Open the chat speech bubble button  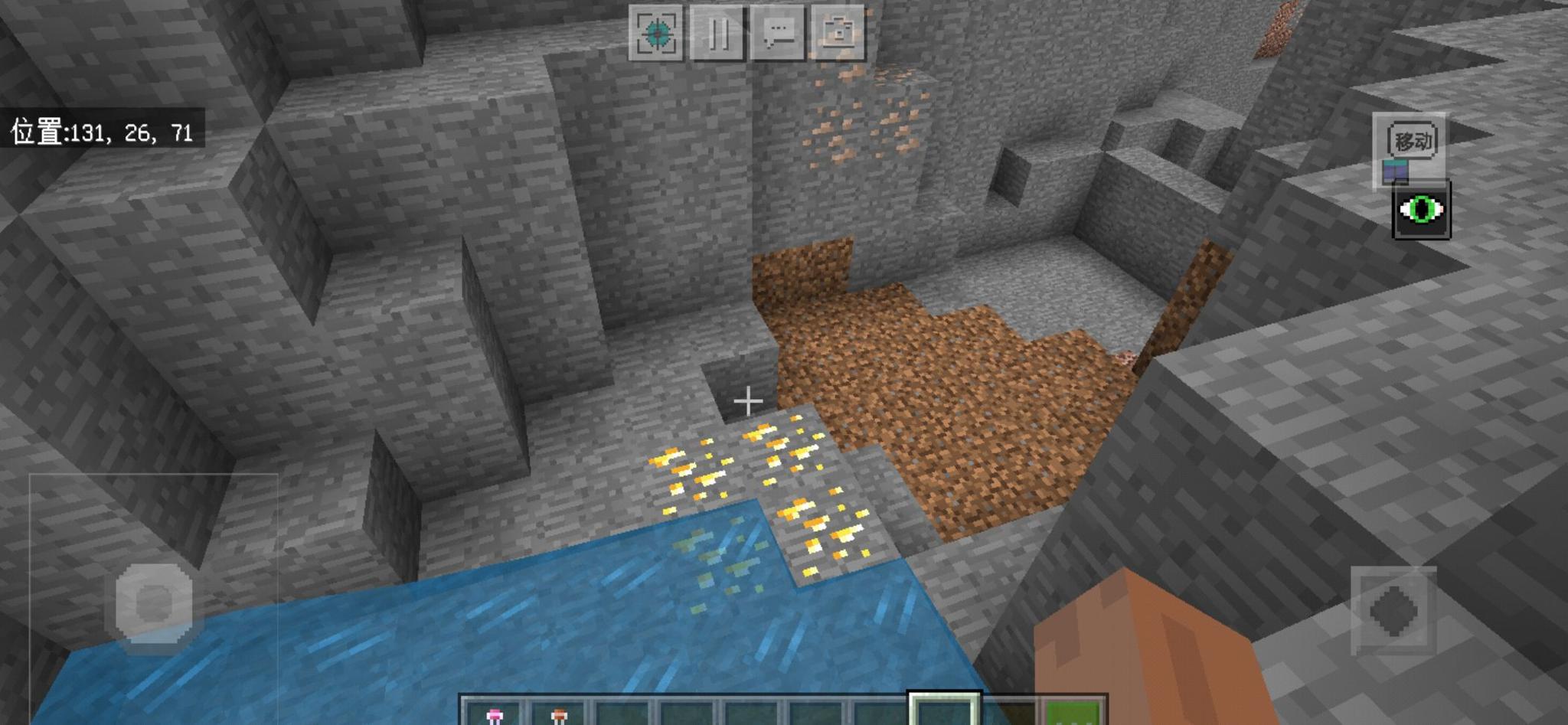[x=779, y=33]
